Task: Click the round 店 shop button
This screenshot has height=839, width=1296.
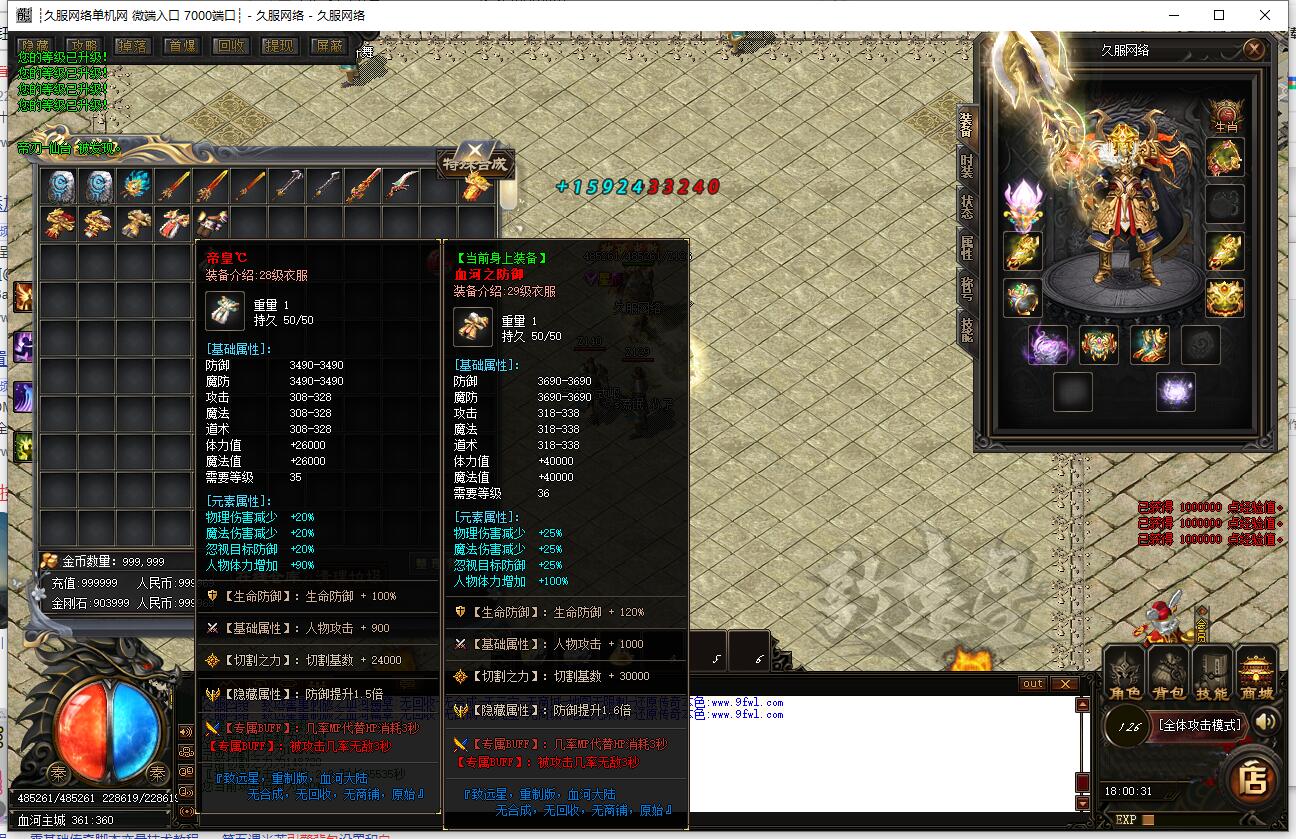Action: (x=1253, y=778)
